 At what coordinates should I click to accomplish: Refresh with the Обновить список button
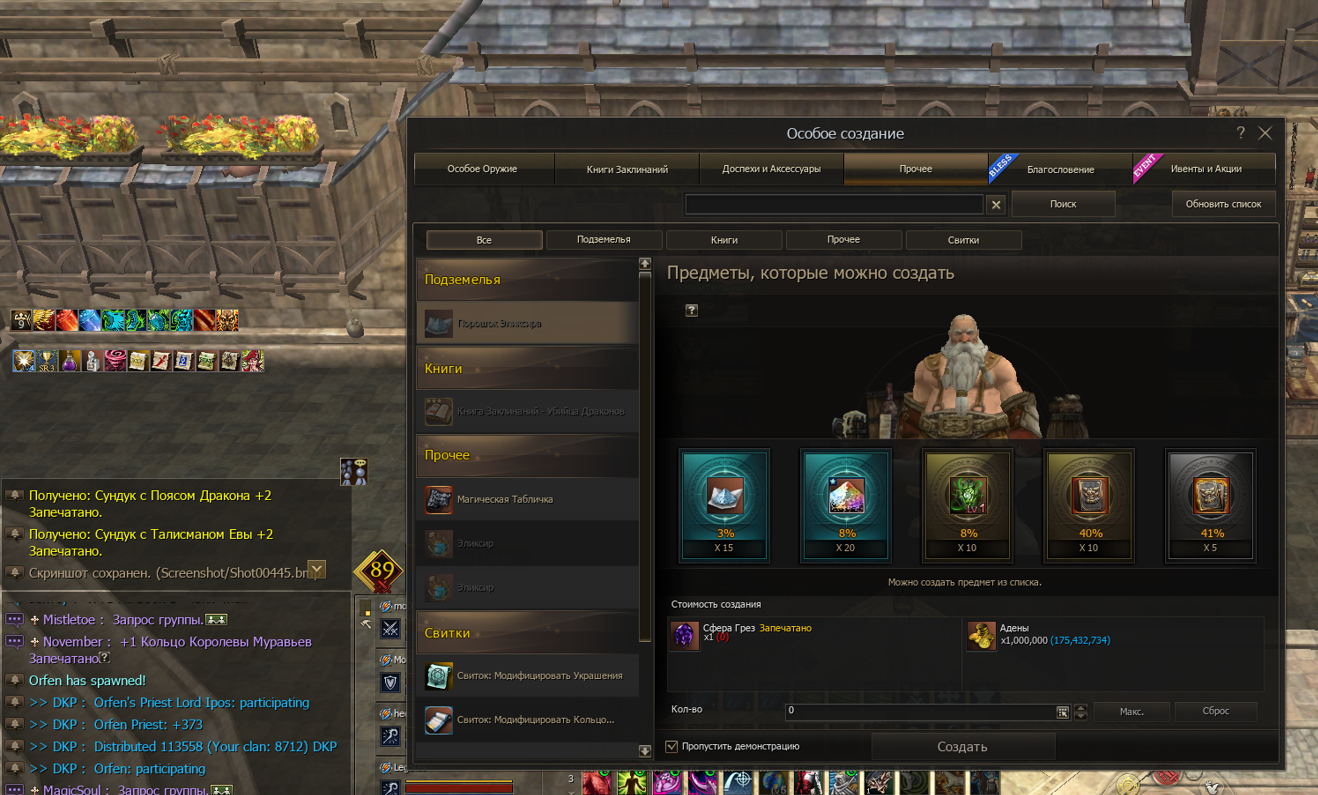(1223, 204)
